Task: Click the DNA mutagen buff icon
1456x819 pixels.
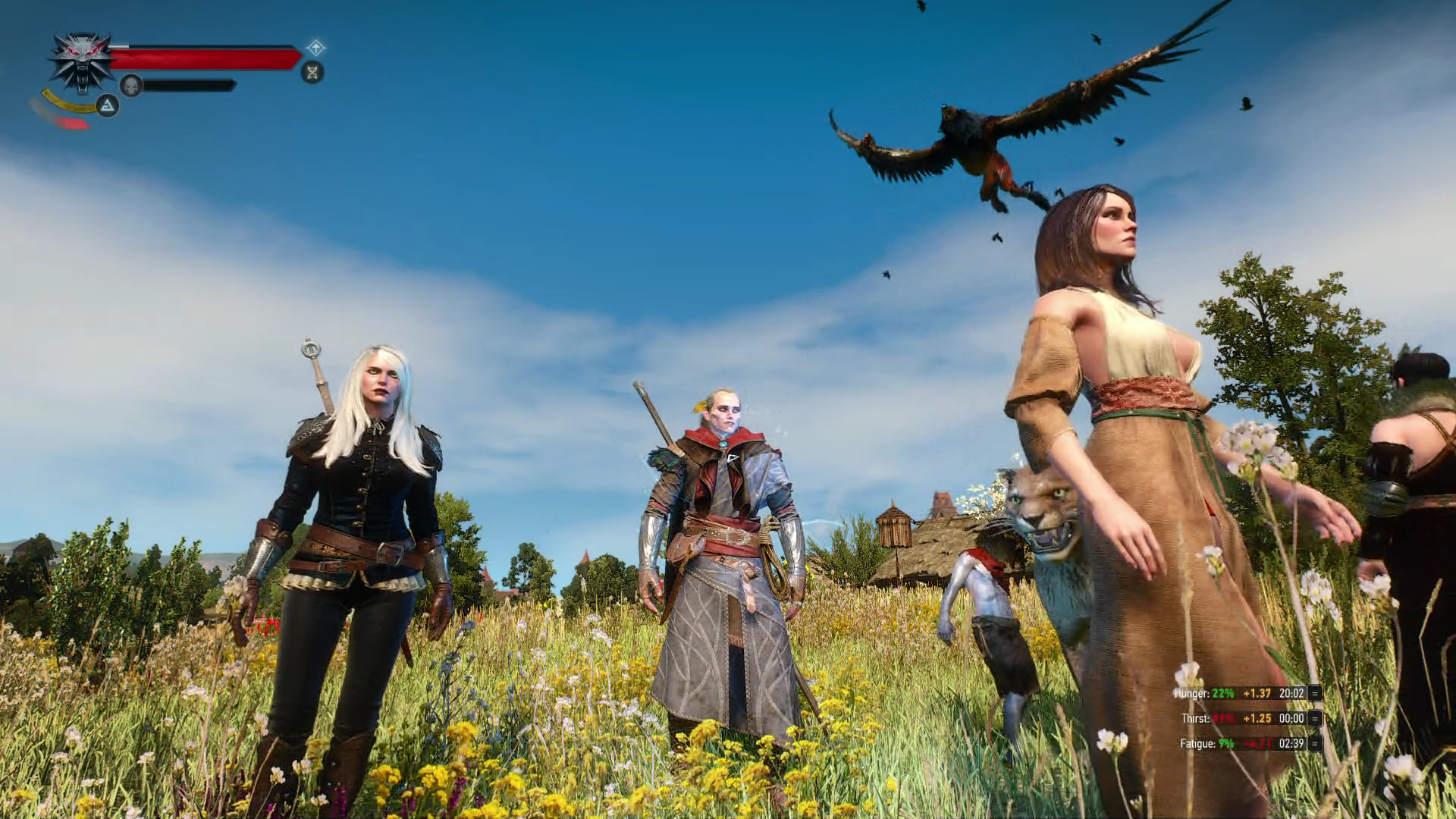Action: (312, 72)
